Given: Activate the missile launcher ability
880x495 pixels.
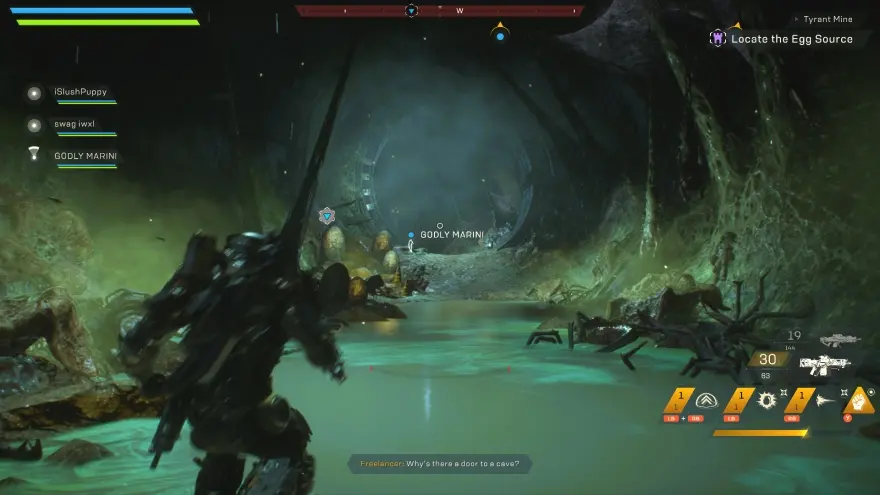Looking at the screenshot, I should (x=823, y=400).
